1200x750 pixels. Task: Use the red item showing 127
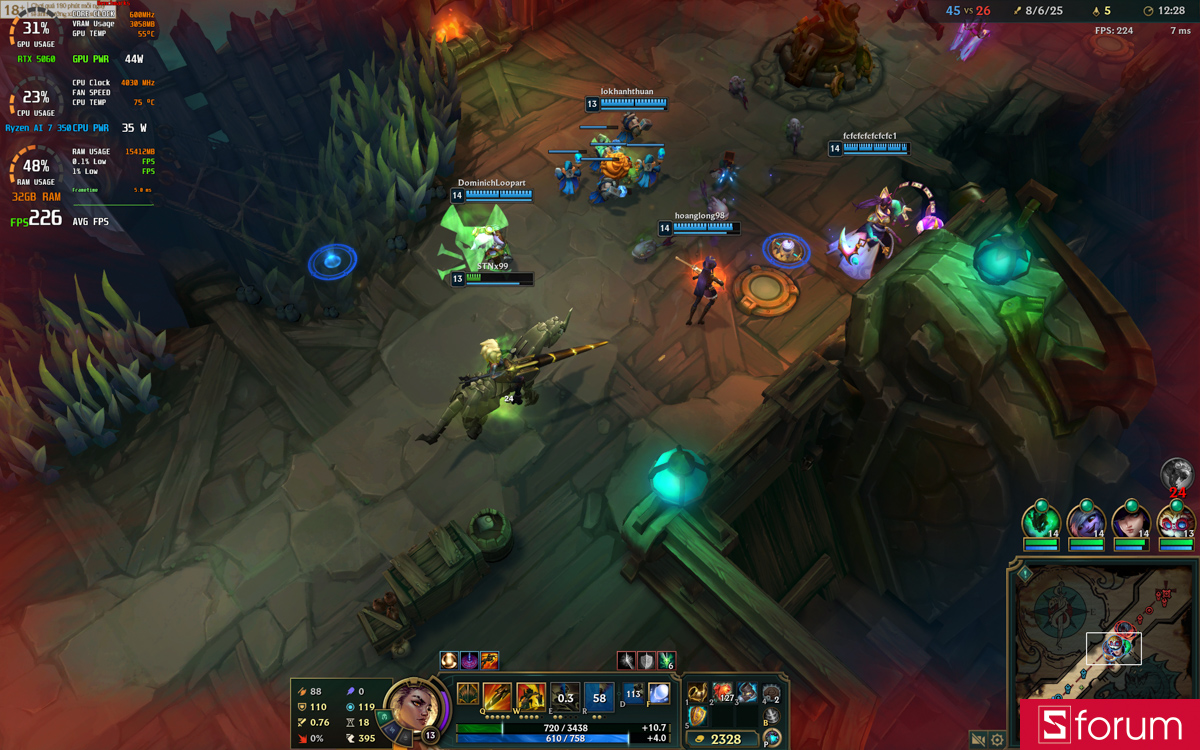pyautogui.click(x=723, y=693)
